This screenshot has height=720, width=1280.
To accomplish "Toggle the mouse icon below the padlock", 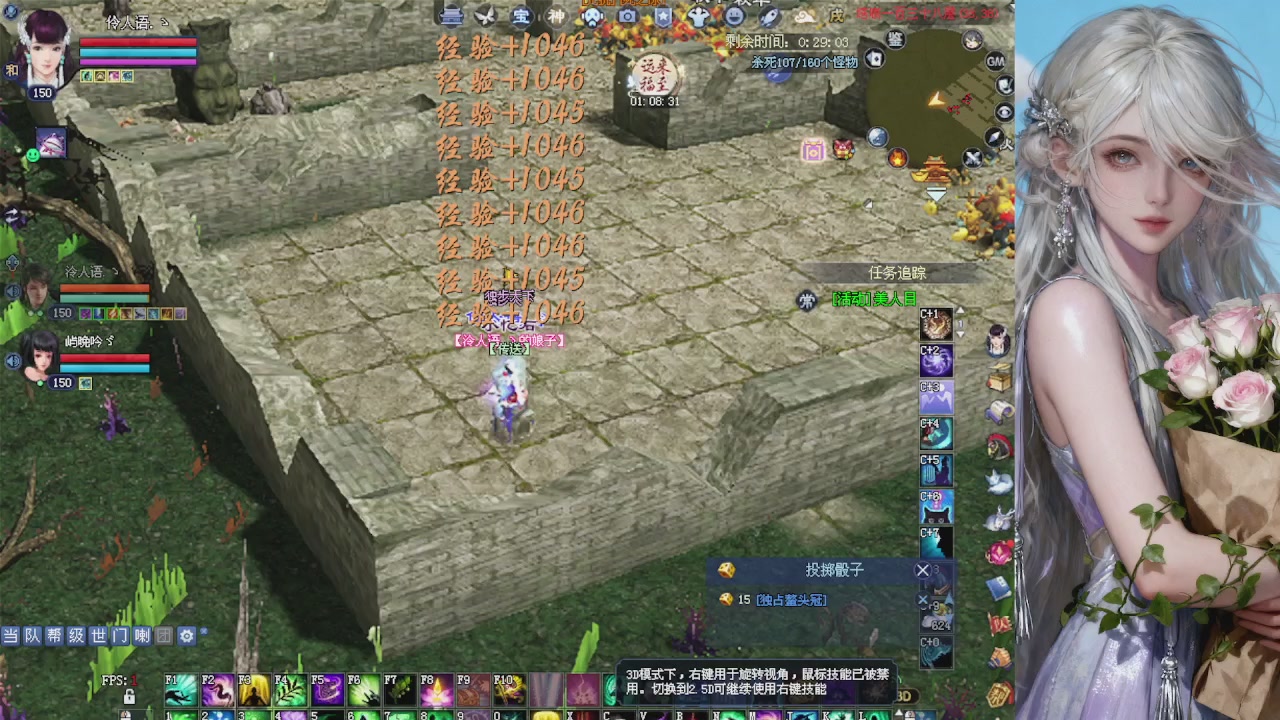I will (x=127, y=714).
